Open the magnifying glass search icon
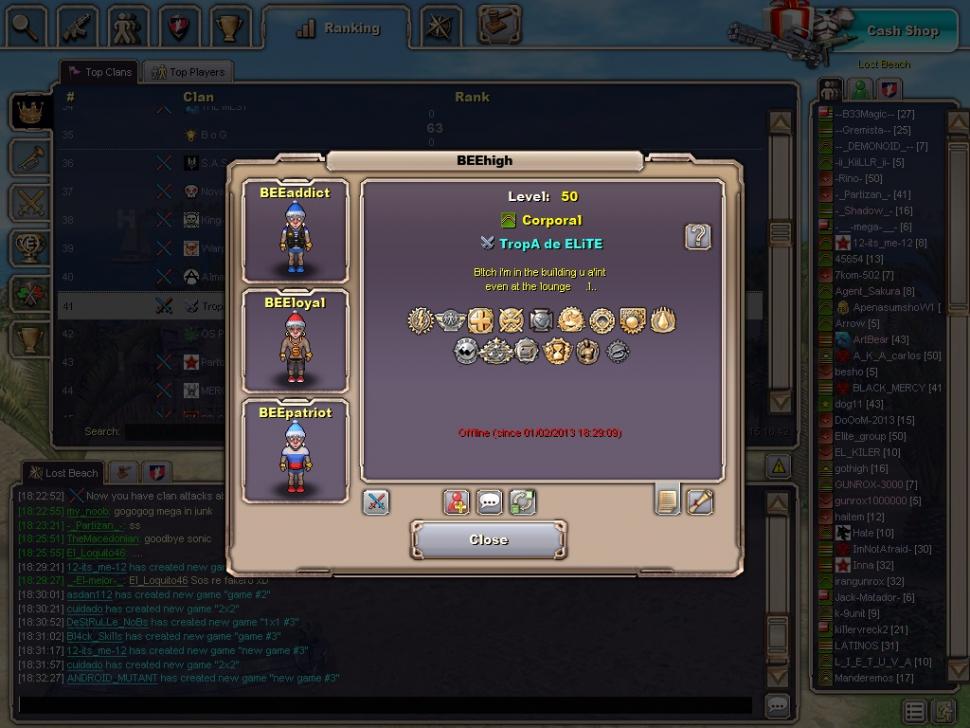Viewport: 970px width, 728px height. pos(26,26)
